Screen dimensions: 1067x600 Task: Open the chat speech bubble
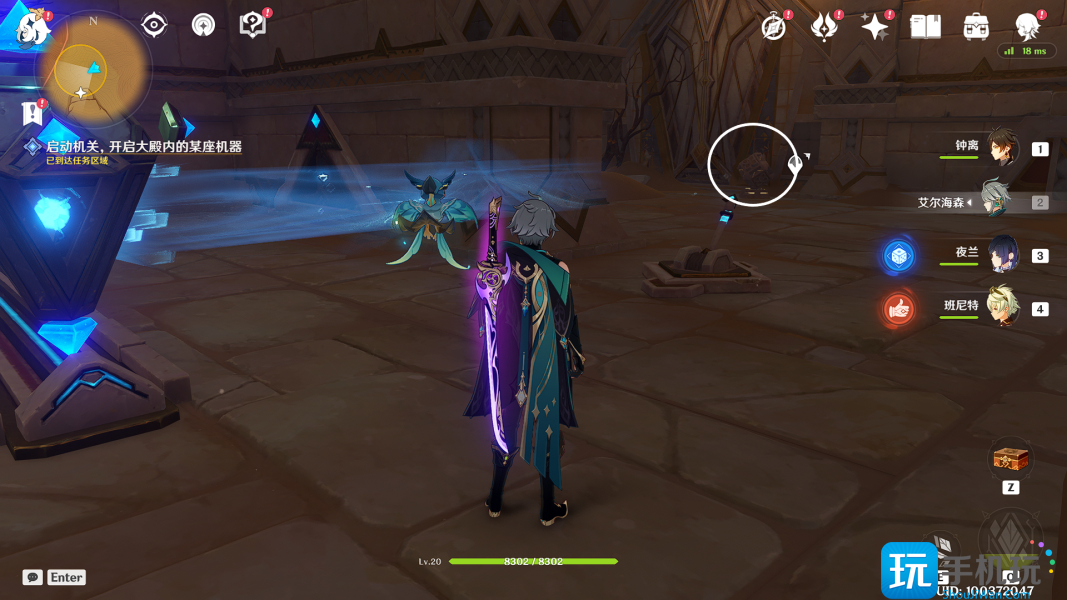(33, 577)
